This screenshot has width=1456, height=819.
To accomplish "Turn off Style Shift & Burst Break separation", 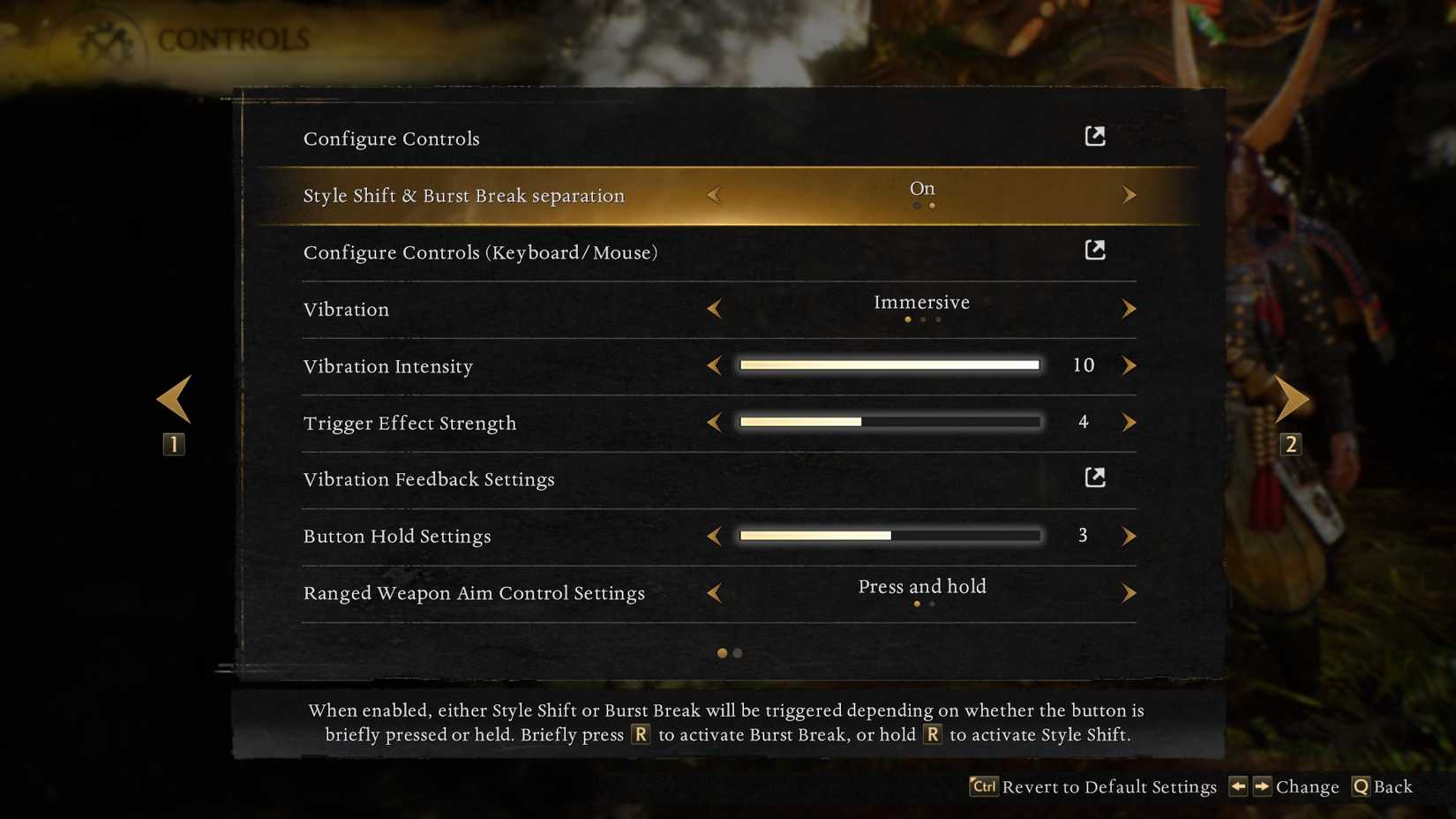I will (715, 195).
